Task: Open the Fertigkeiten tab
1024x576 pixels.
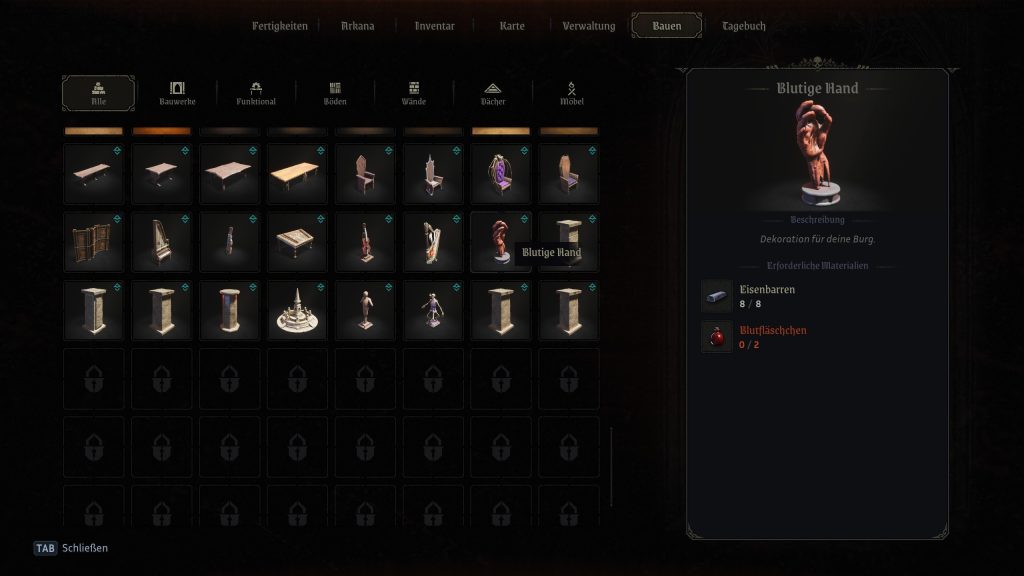Action: (x=280, y=26)
